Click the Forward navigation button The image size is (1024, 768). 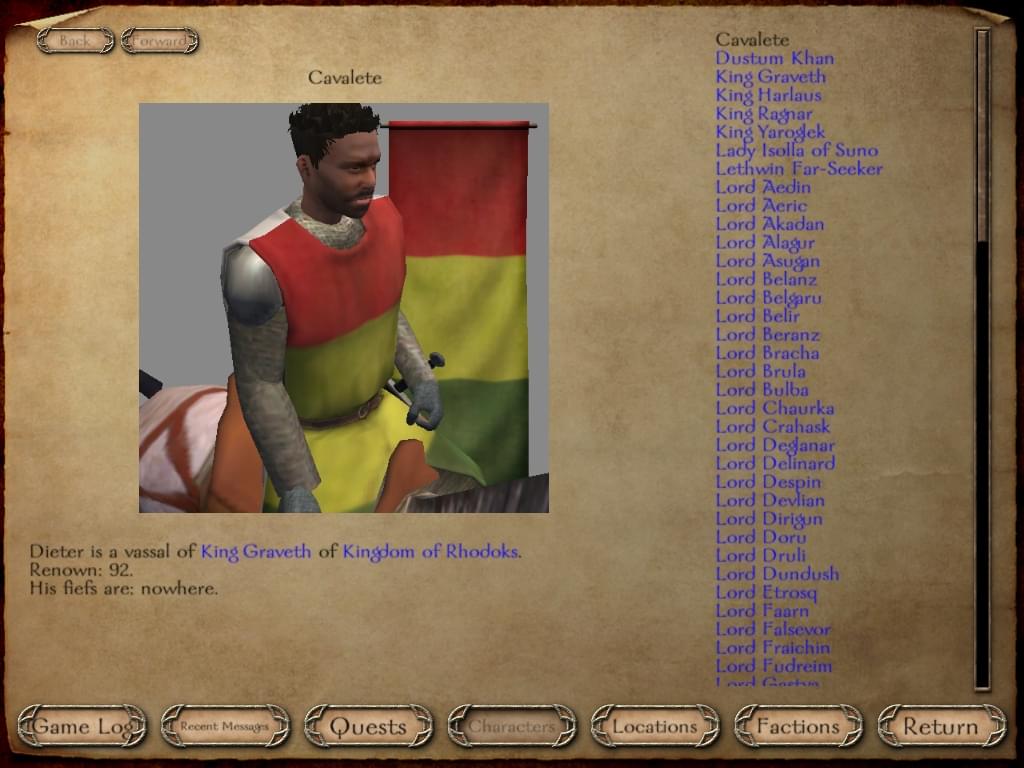pyautogui.click(x=160, y=41)
